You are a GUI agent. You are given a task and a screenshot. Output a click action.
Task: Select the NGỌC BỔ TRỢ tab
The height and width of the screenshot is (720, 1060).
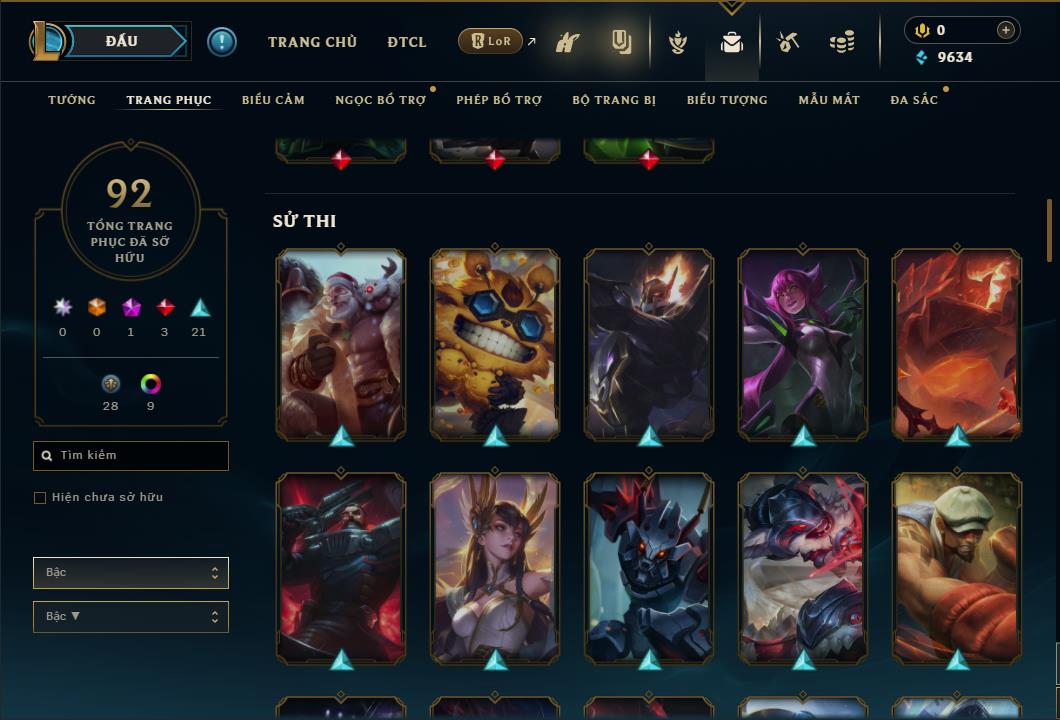point(380,100)
